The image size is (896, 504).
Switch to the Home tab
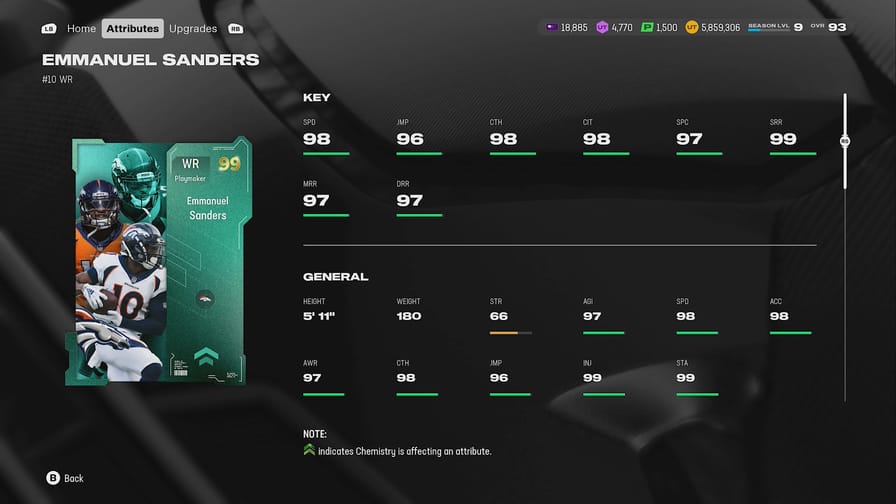tap(81, 28)
